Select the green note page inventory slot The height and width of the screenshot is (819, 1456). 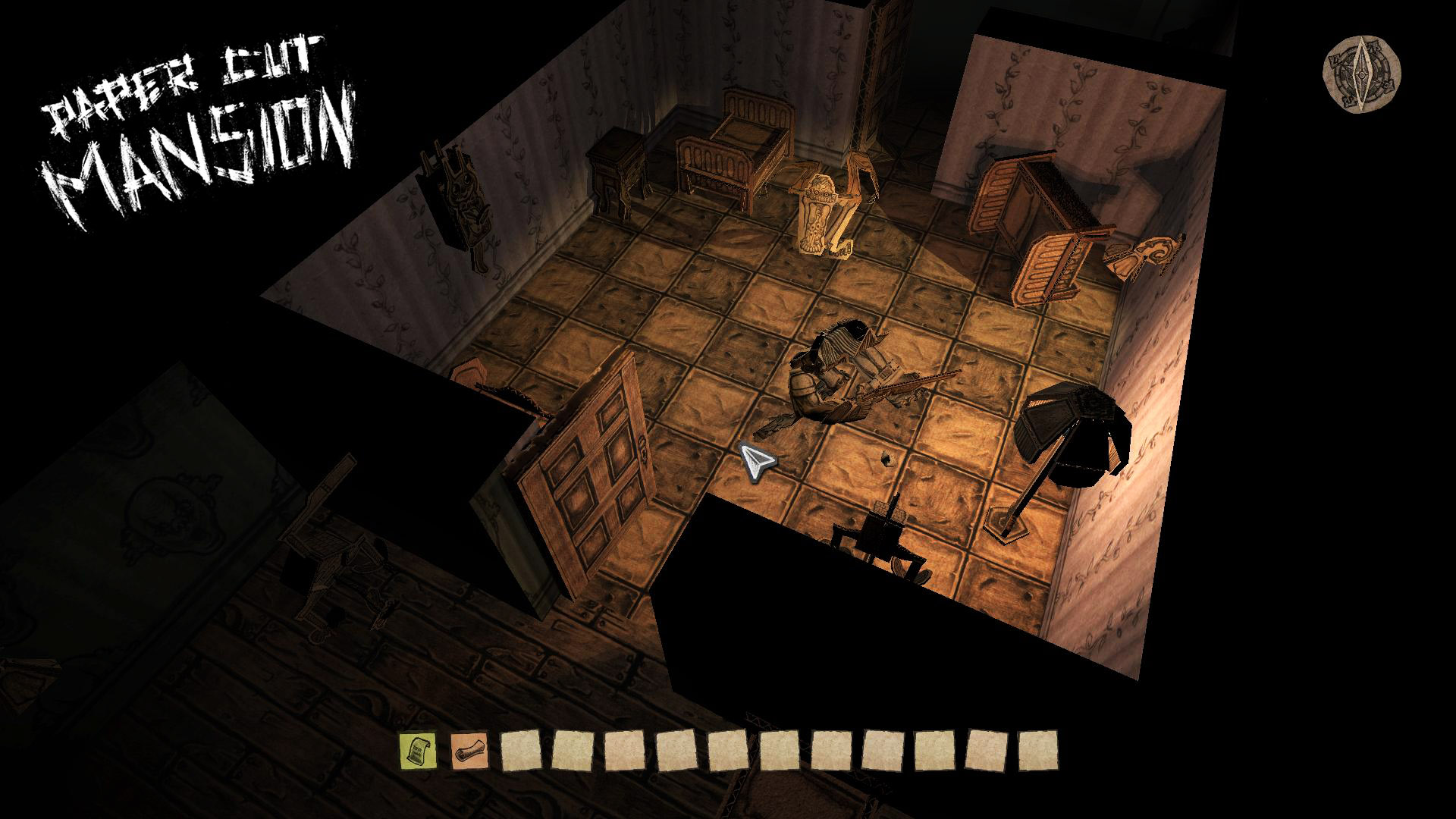click(418, 750)
